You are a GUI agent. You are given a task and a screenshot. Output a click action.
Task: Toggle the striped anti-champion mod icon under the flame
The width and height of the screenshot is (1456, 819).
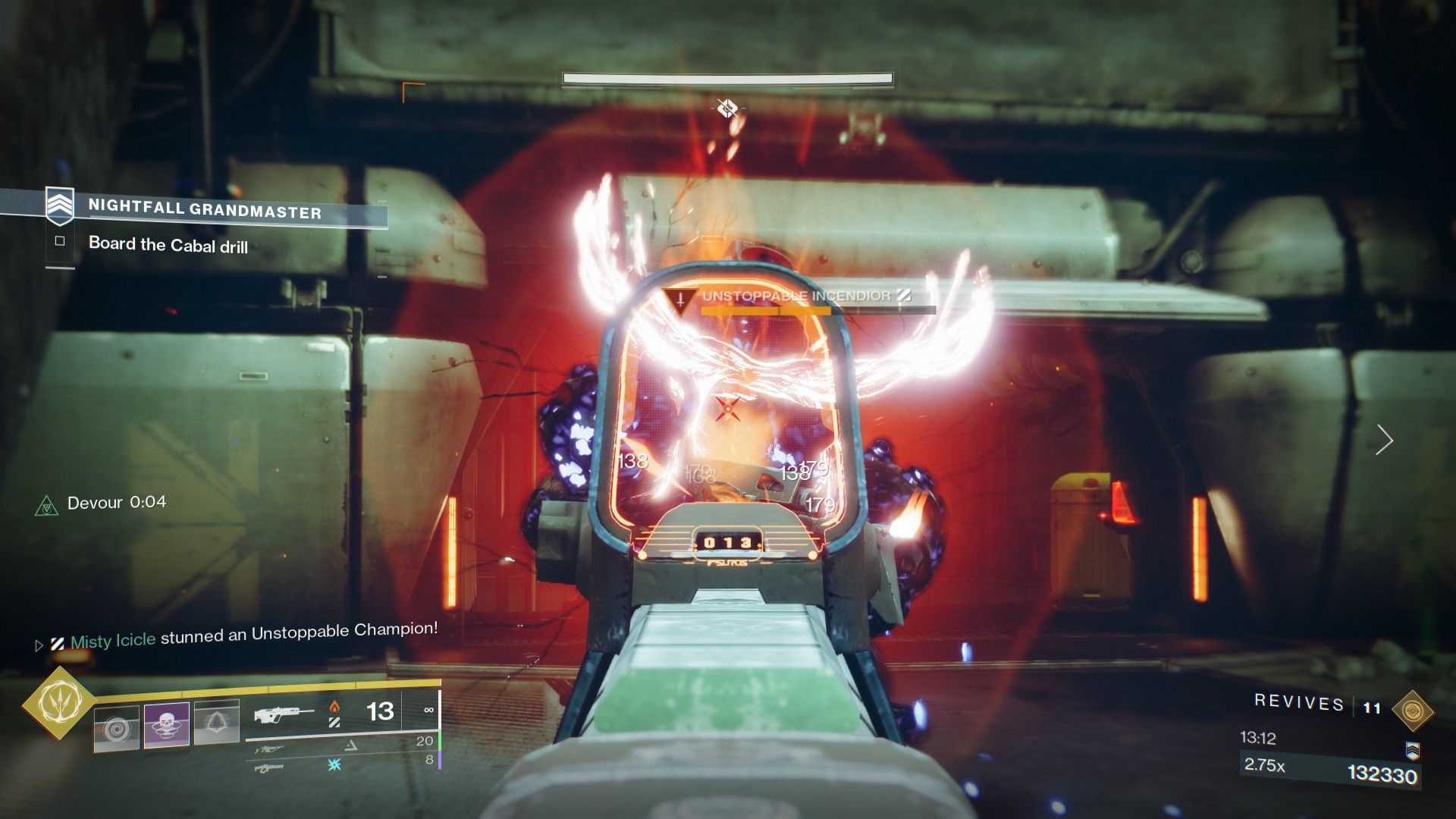[x=335, y=722]
